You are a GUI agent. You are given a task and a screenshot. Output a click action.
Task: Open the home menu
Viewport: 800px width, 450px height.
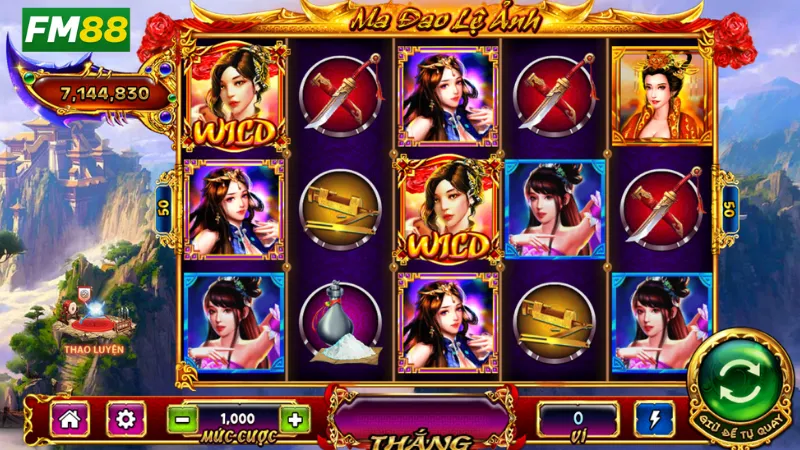(71, 419)
